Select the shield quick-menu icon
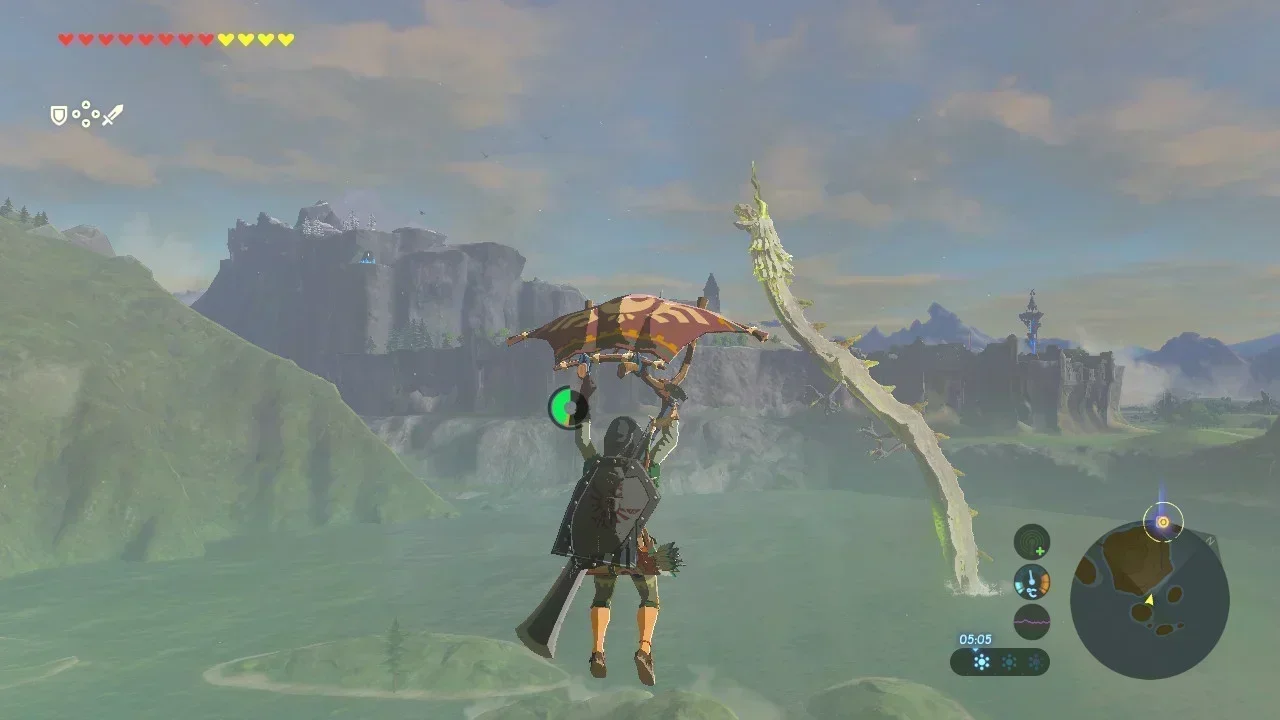Screen dimensions: 1280x720 59,116
